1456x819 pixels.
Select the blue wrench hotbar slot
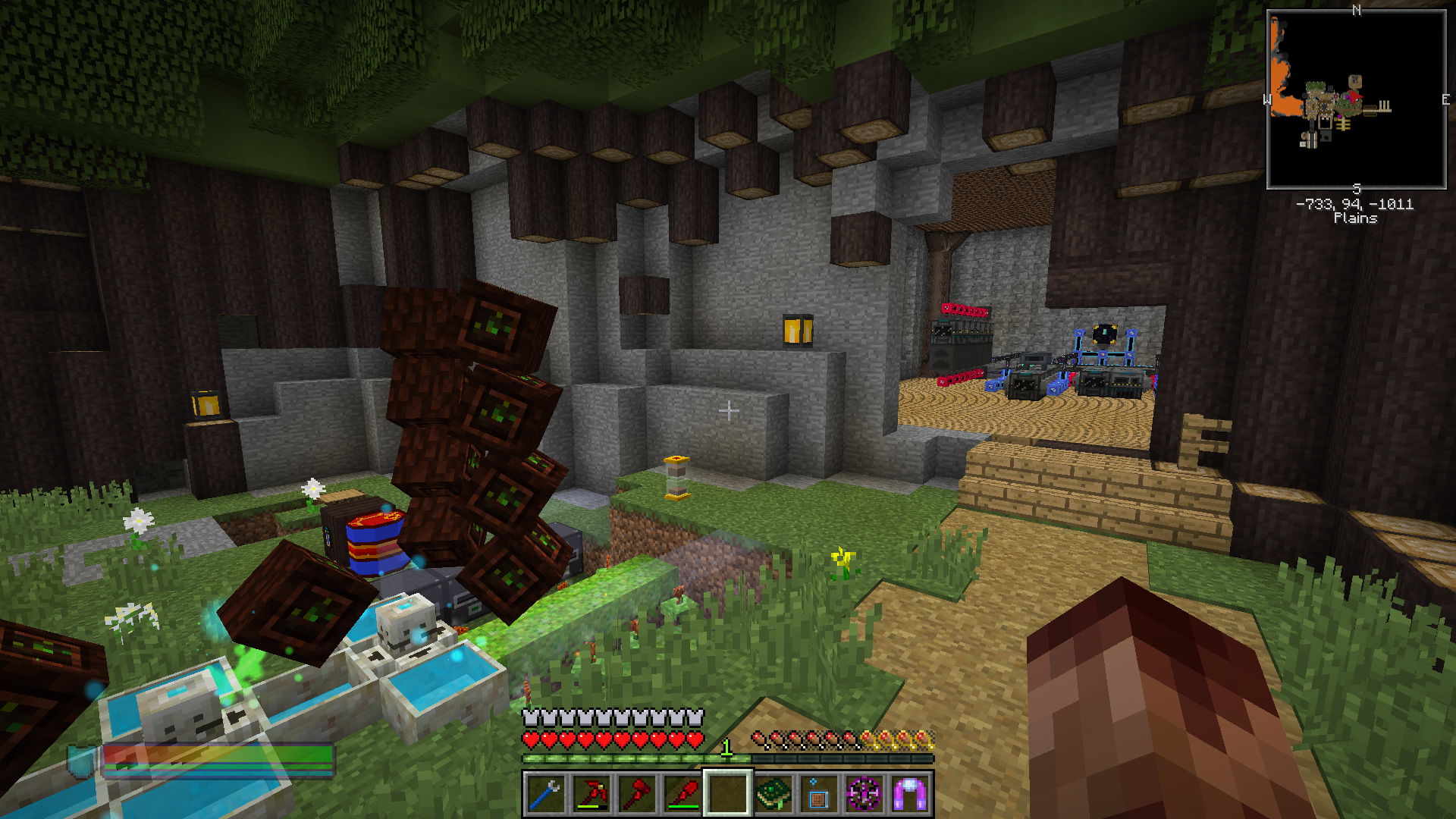pyautogui.click(x=546, y=794)
